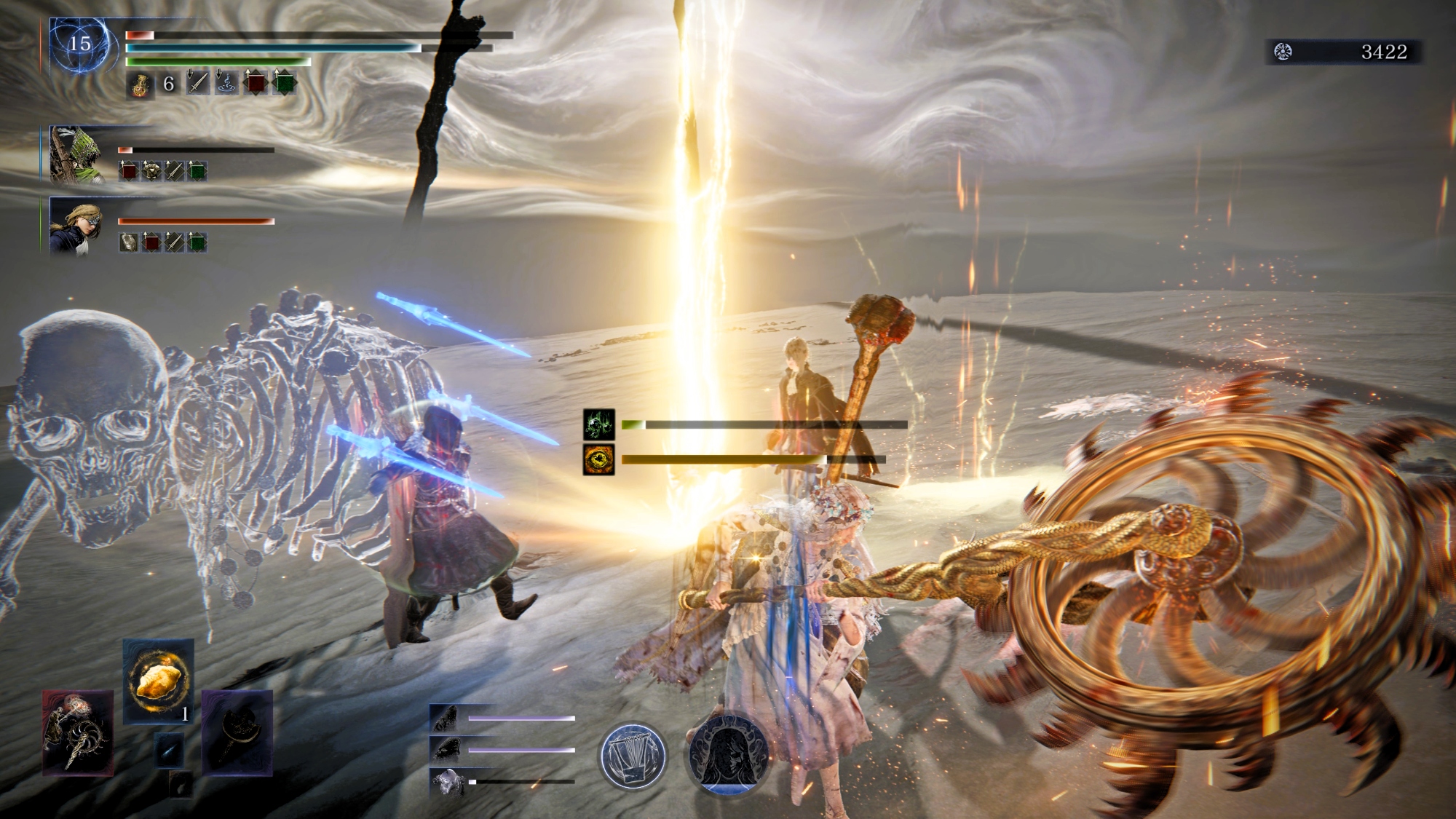The width and height of the screenshot is (1456, 819).
Task: Click the runes emblem beside 3422
Action: point(1283,52)
